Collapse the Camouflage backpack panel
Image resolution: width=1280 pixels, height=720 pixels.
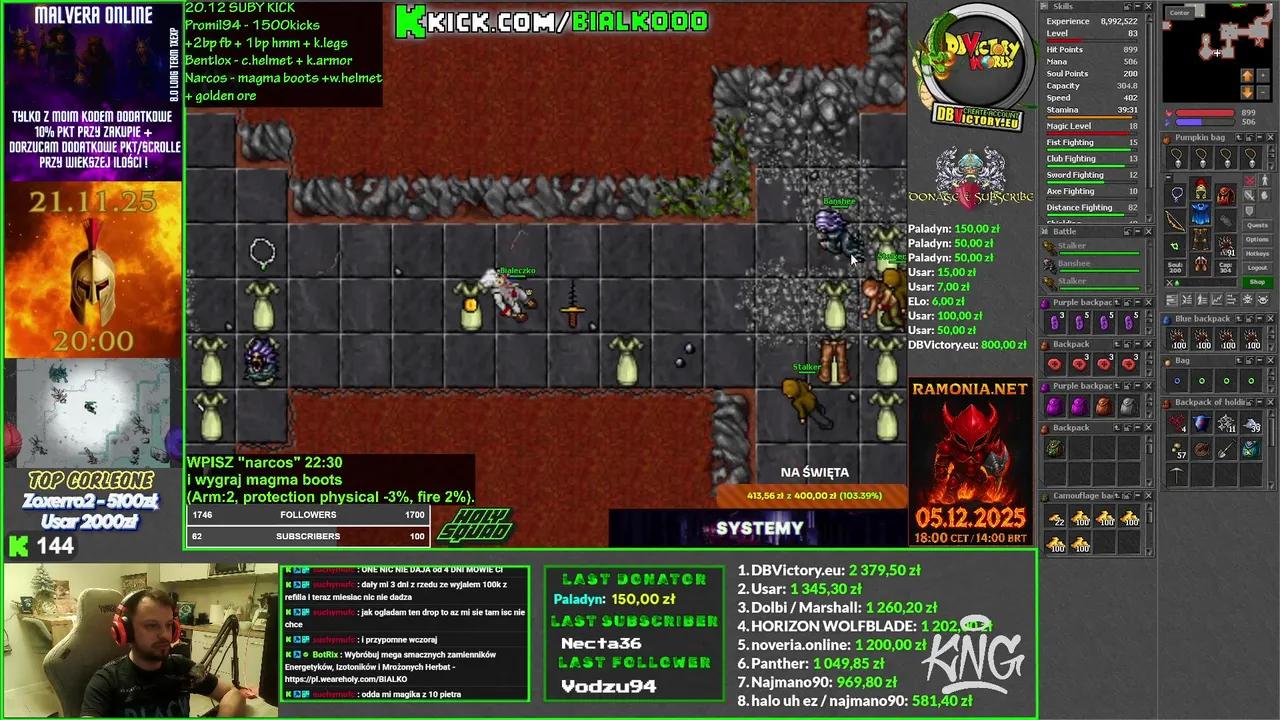(x=1137, y=495)
